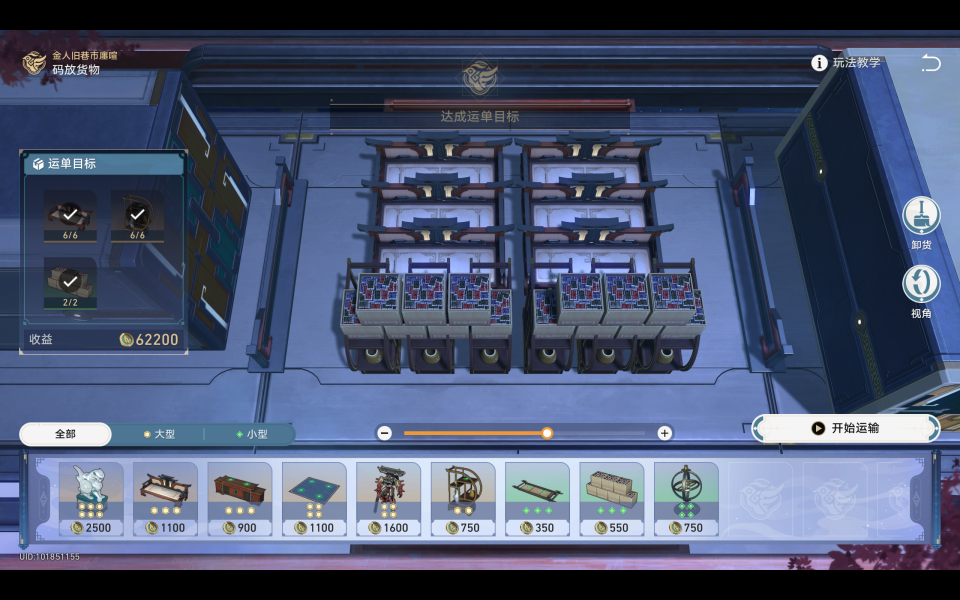
Task: Open the 玩法教学 gameplay tutorial
Action: pos(846,63)
